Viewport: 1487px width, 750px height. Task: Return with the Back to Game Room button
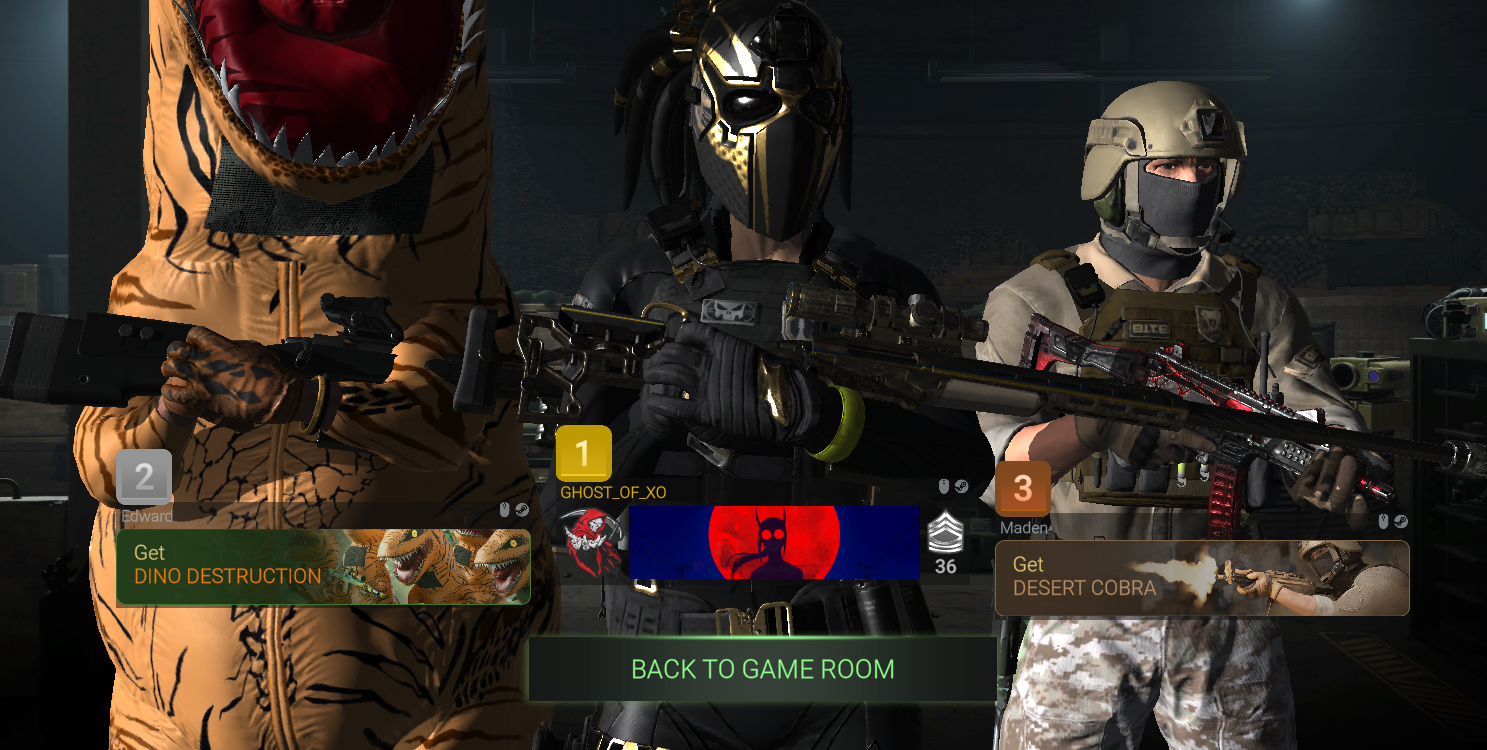[x=762, y=669]
